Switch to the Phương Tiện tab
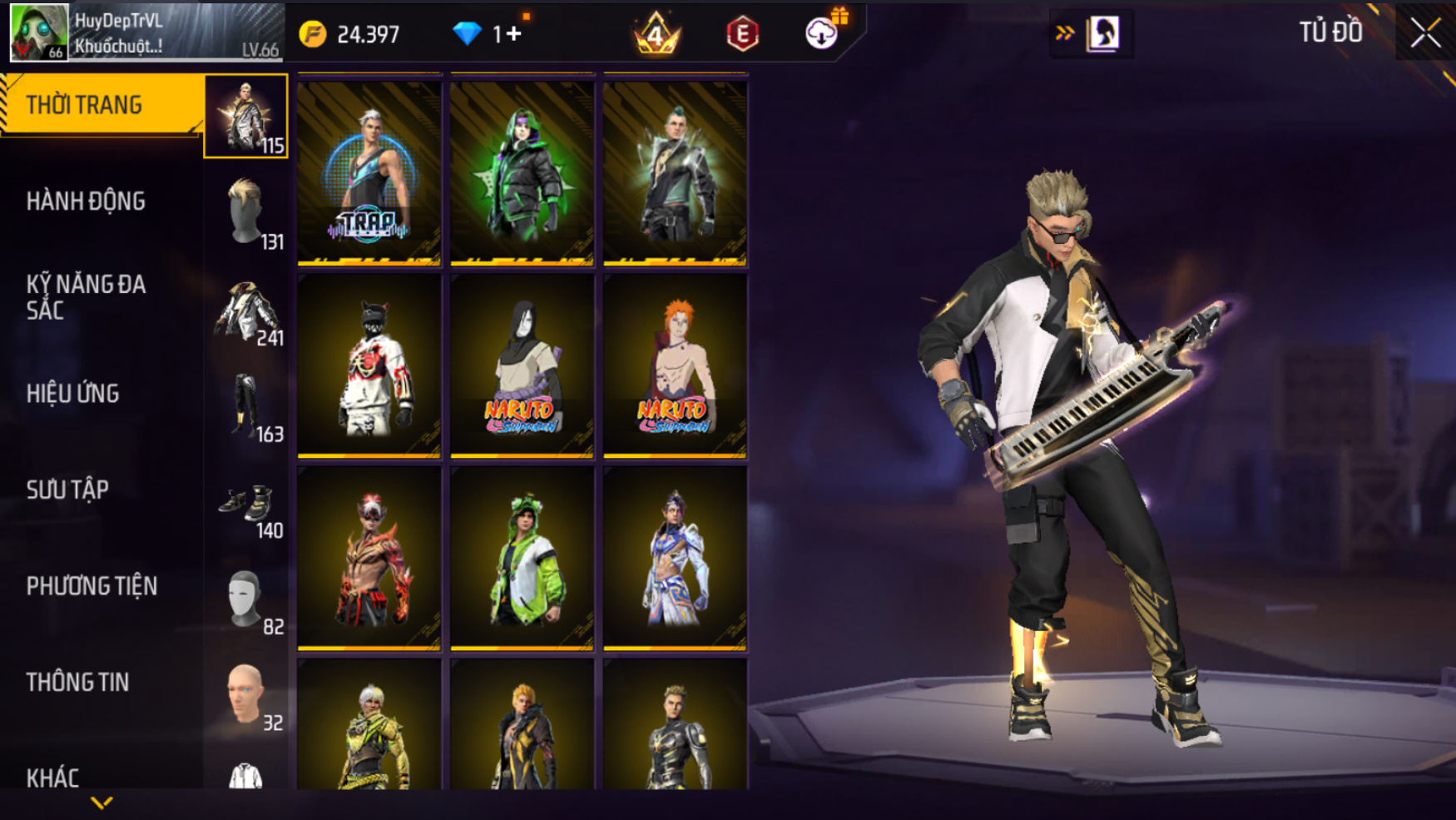The width and height of the screenshot is (1456, 820). 92,587
